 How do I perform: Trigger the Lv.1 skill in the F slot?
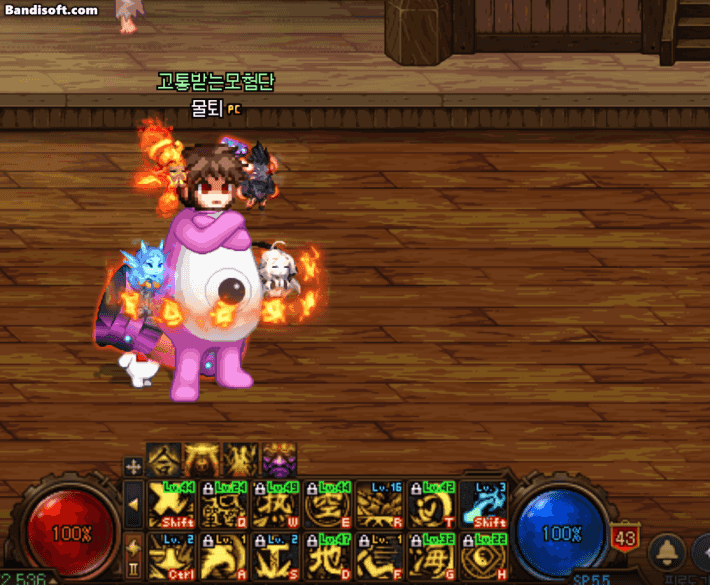pos(380,555)
